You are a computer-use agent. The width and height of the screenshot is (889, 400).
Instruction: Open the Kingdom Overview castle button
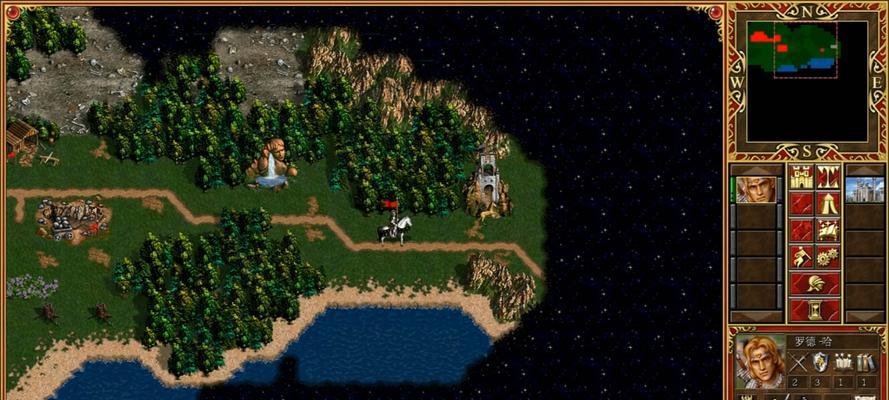[x=801, y=178]
